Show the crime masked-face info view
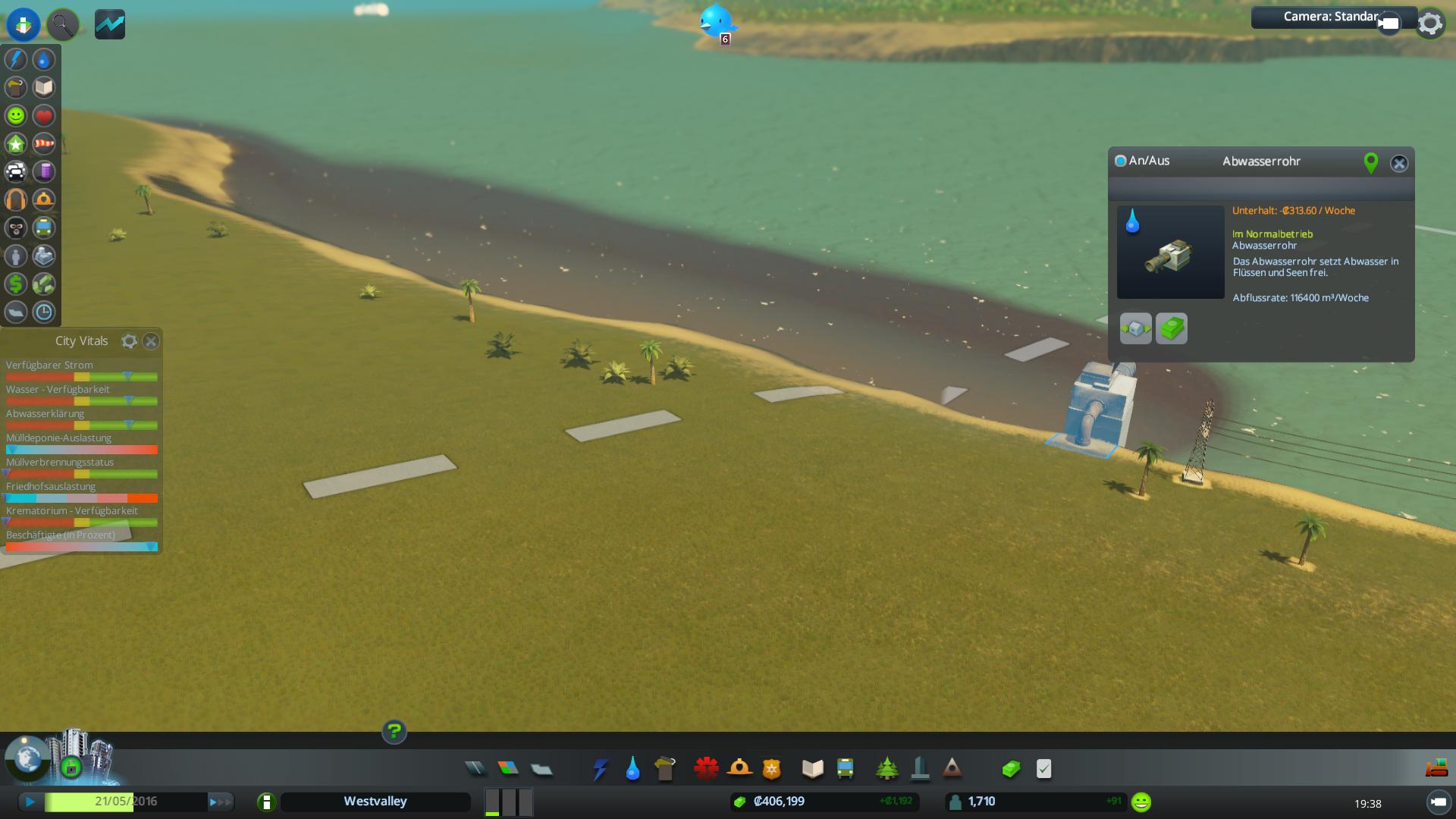Screen dimensions: 1456x819 tap(16, 227)
